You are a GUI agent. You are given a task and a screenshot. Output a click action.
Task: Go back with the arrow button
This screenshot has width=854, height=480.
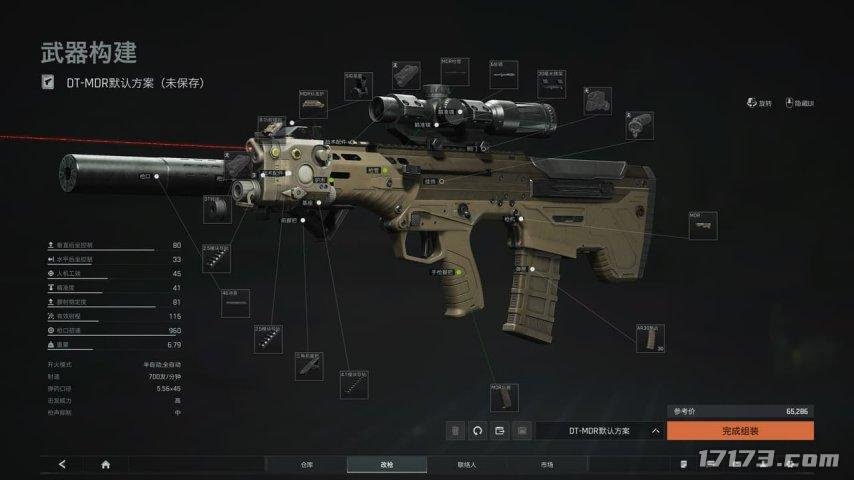(x=63, y=464)
